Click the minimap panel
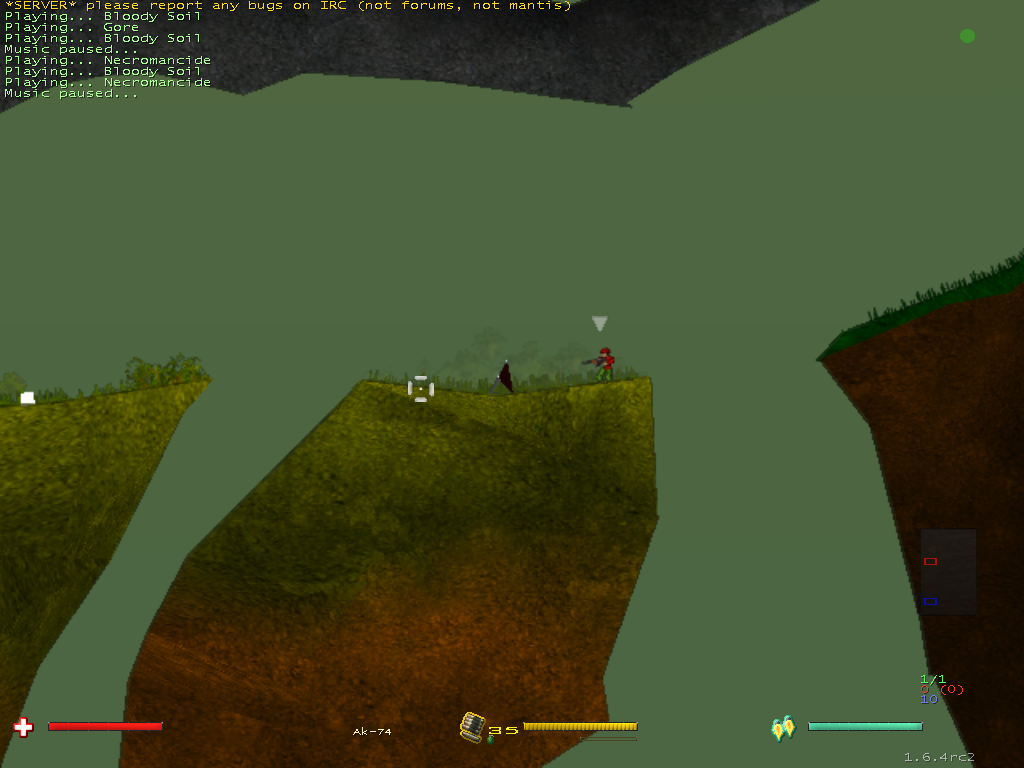This screenshot has height=768, width=1024. pos(948,571)
